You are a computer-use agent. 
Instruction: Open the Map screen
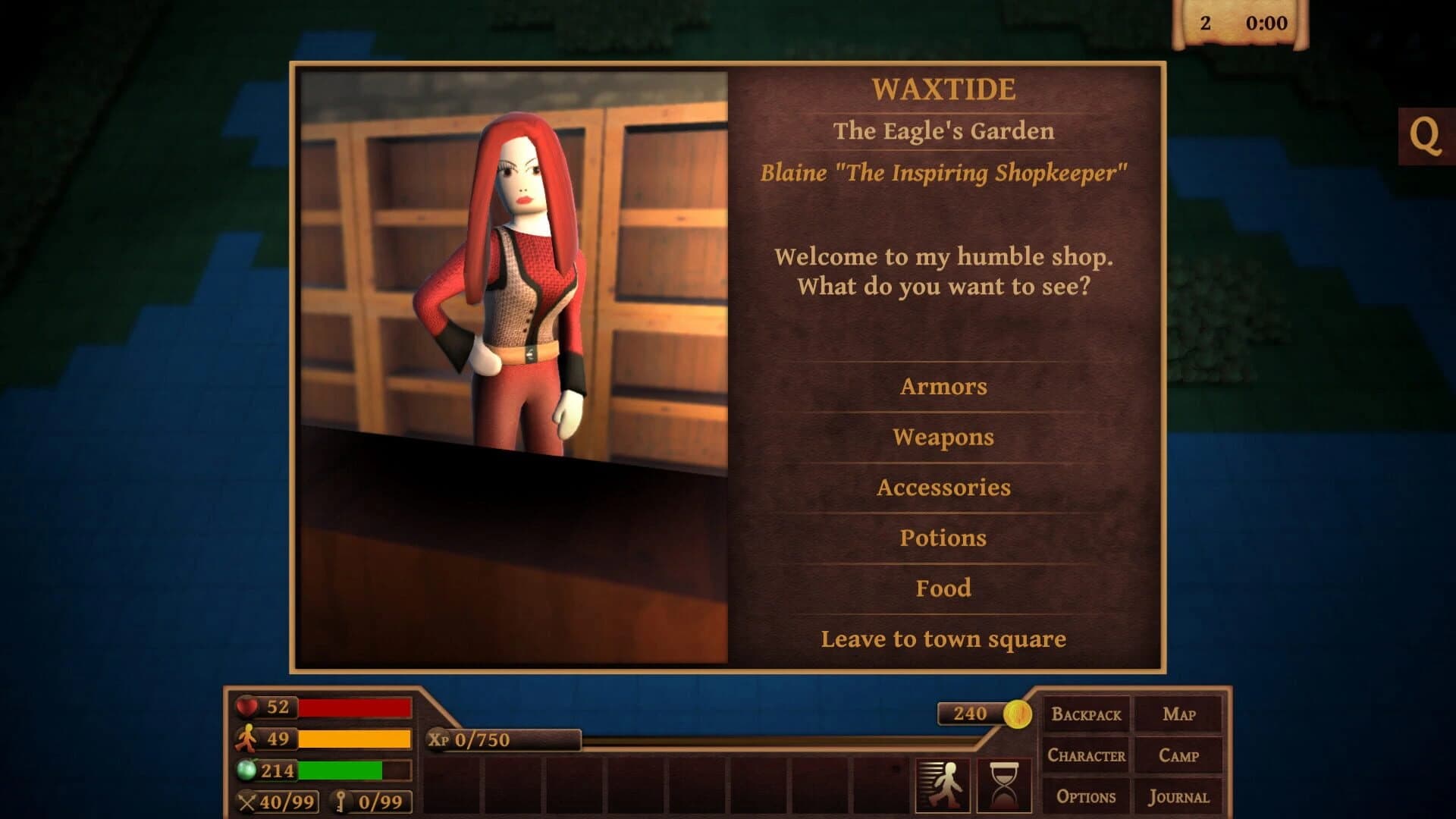1180,714
